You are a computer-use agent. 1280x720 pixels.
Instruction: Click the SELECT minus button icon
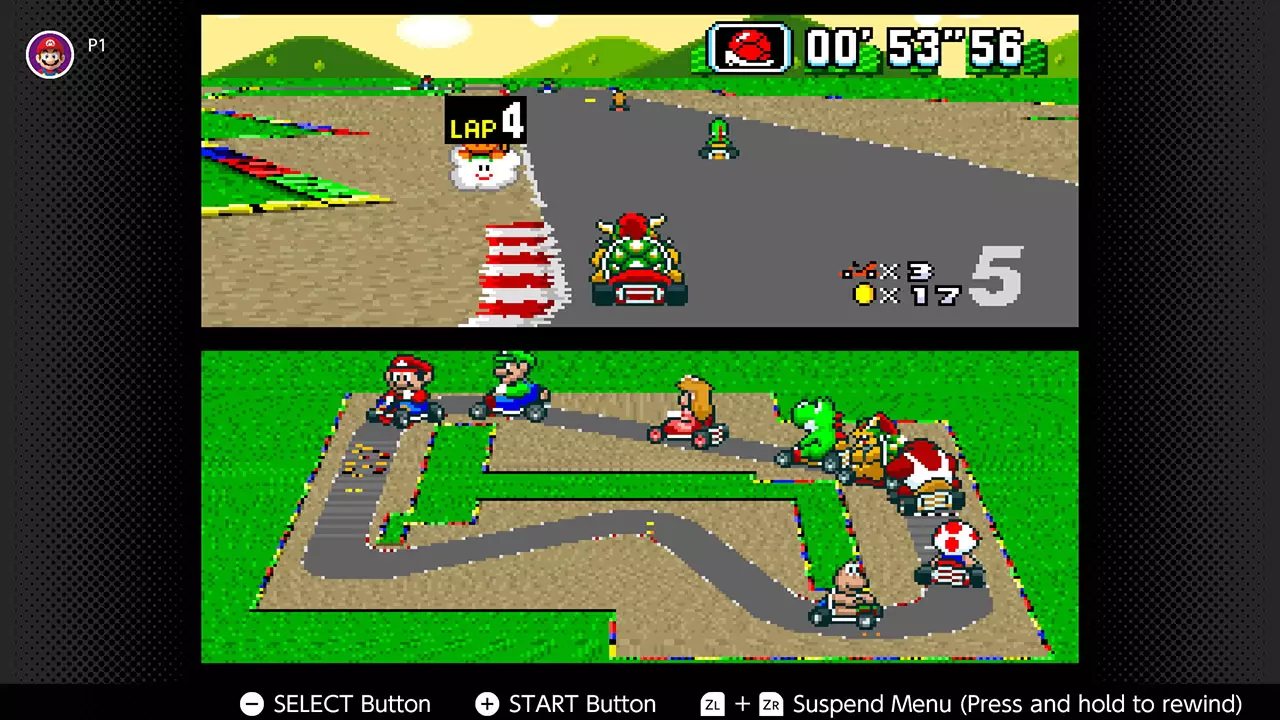pyautogui.click(x=251, y=704)
